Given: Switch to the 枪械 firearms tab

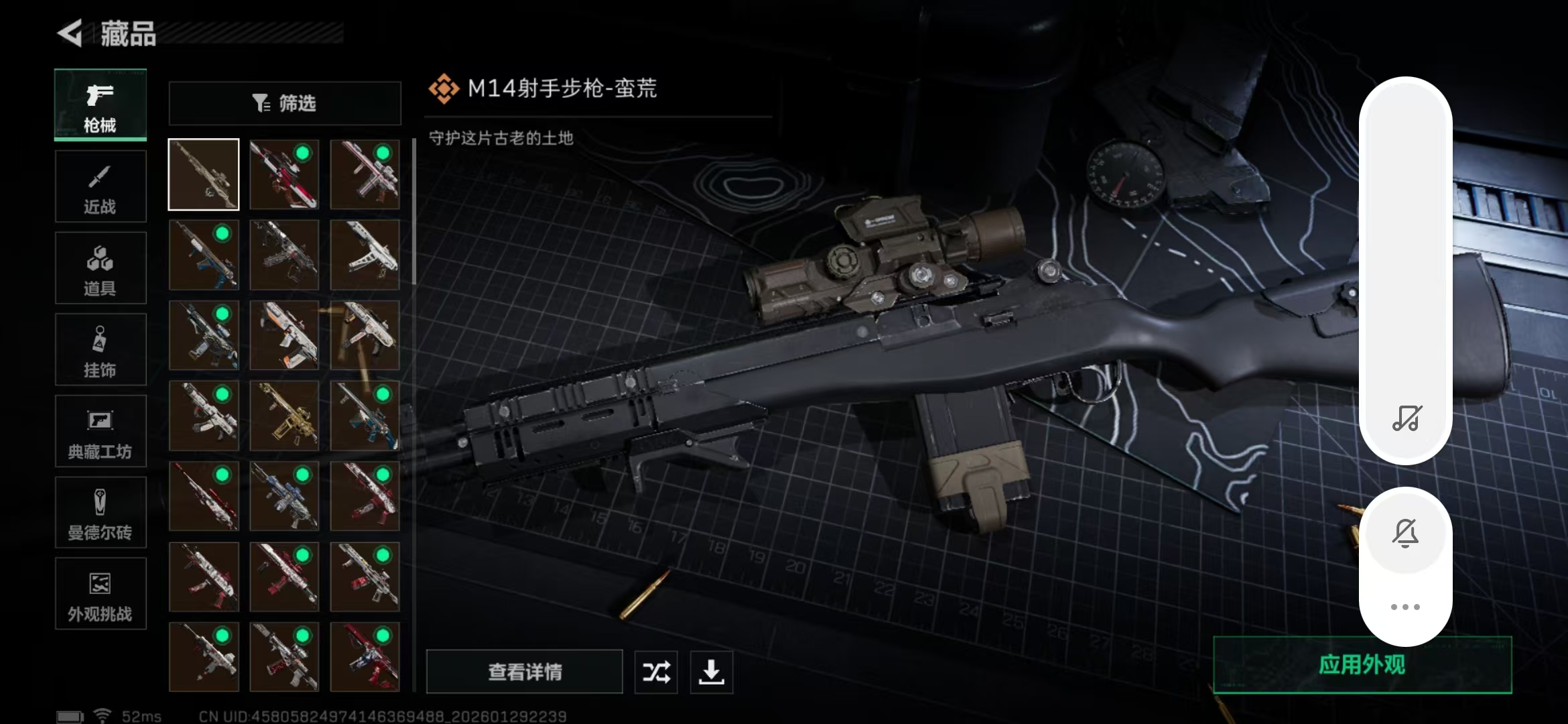Looking at the screenshot, I should tap(101, 105).
